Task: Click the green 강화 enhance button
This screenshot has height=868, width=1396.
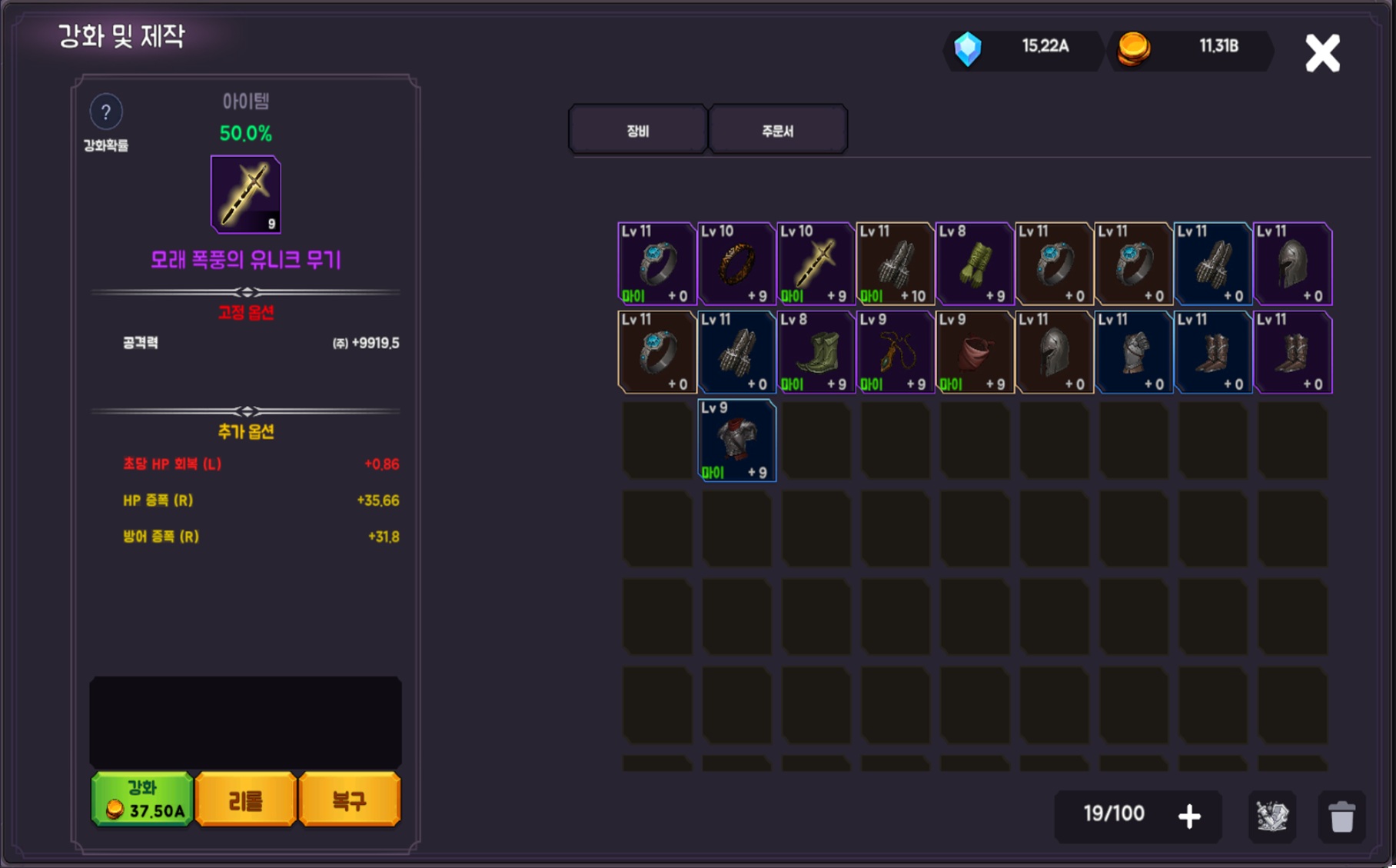Action: [142, 800]
